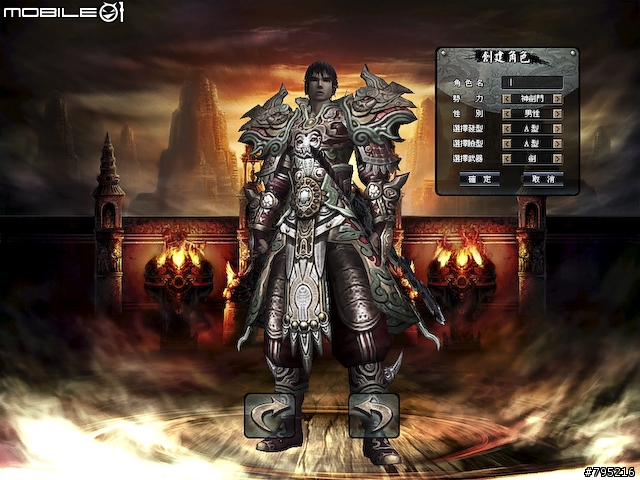The height and width of the screenshot is (480, 640).
Task: Choose next hairstyle (選擇髮型) option
Action: [557, 128]
